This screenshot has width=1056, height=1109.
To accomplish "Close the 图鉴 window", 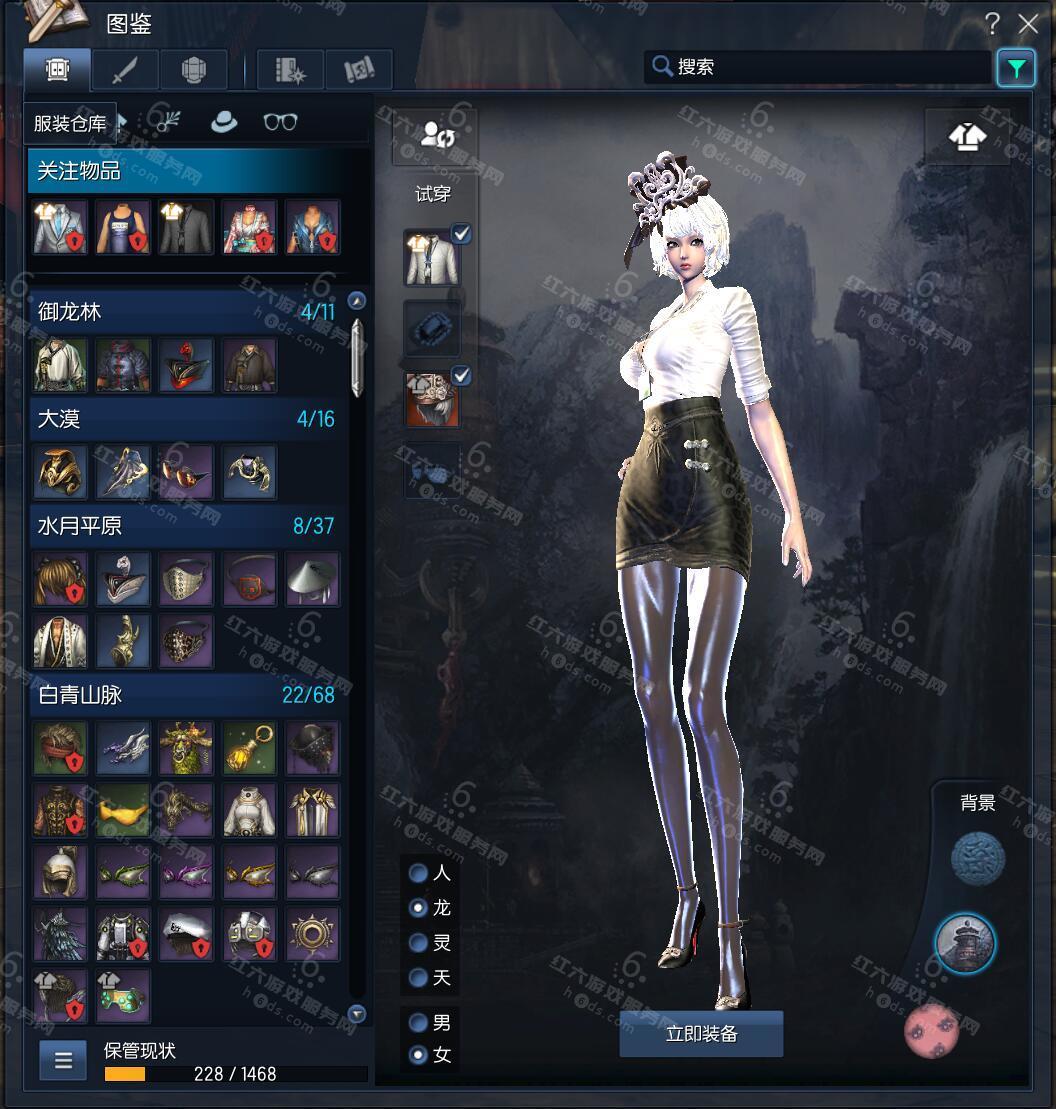I will (x=1027, y=24).
